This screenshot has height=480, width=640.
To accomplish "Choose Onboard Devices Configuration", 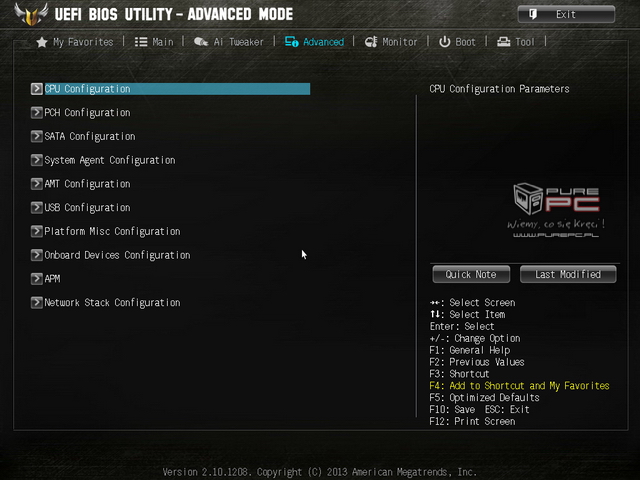I will coord(117,255).
